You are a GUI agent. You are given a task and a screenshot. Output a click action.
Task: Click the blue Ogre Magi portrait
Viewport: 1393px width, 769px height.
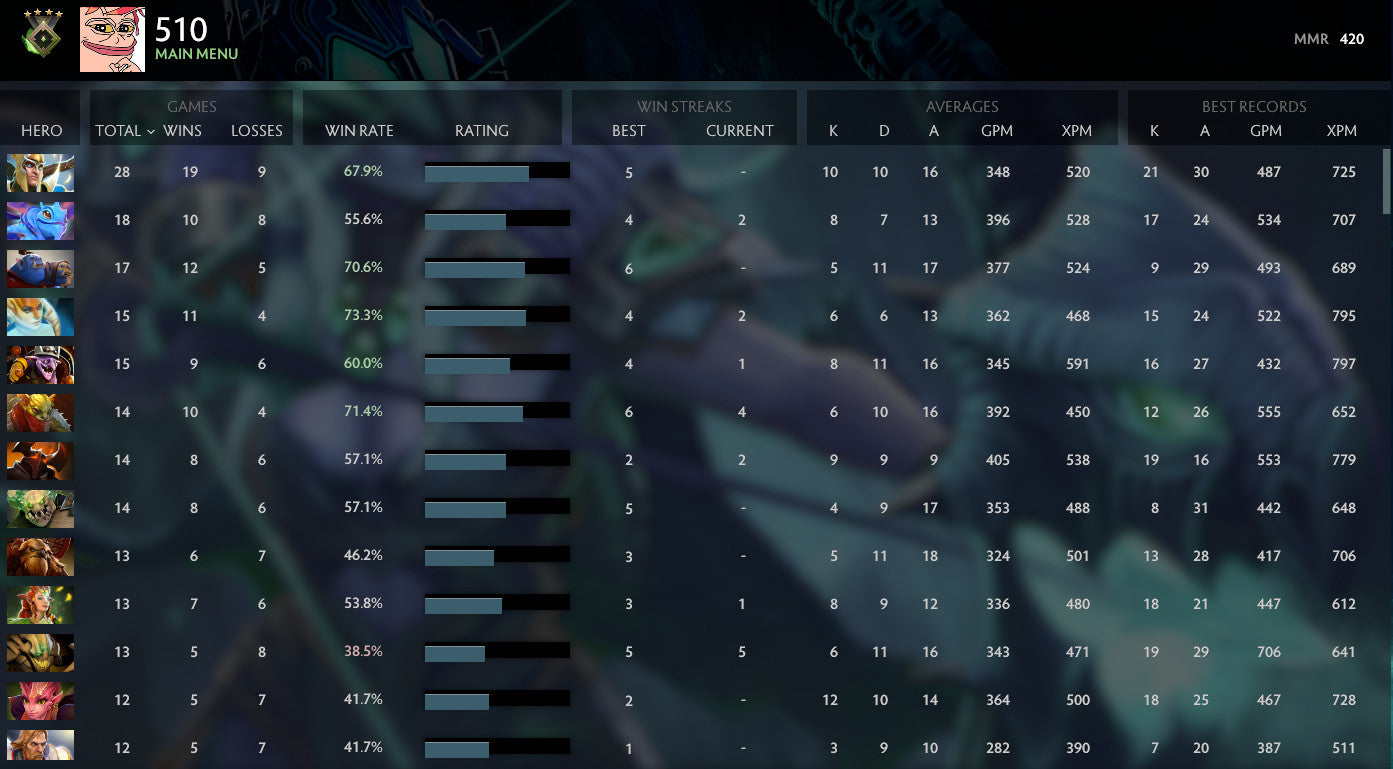[x=40, y=269]
